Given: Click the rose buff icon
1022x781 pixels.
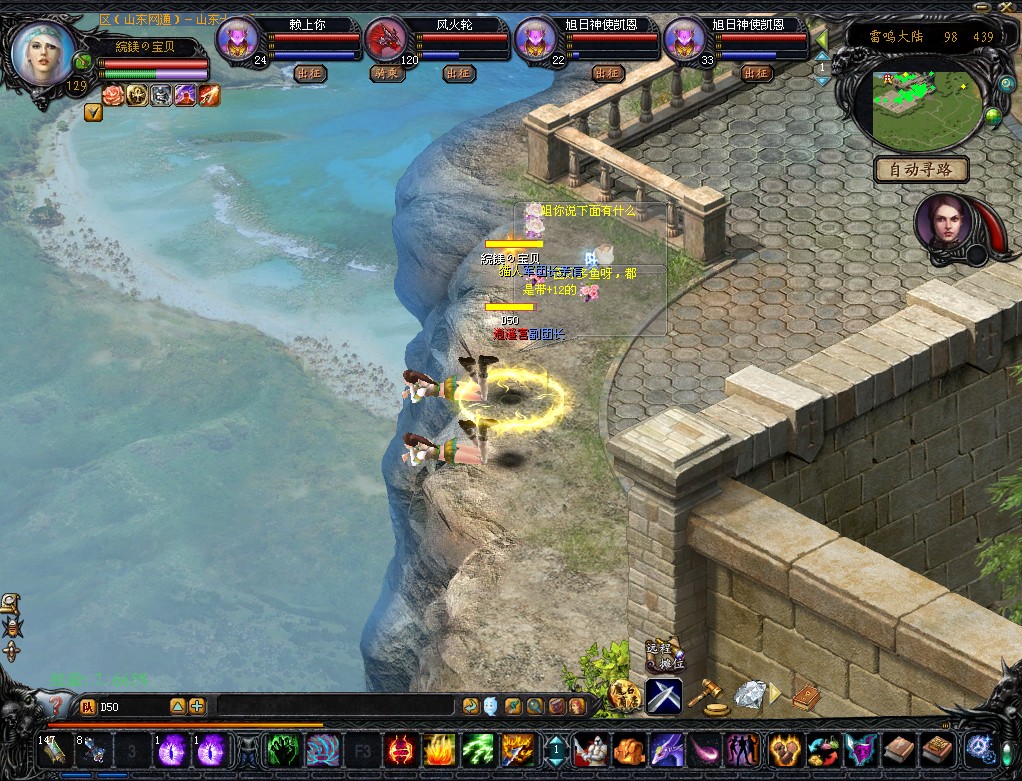Looking at the screenshot, I should (112, 95).
